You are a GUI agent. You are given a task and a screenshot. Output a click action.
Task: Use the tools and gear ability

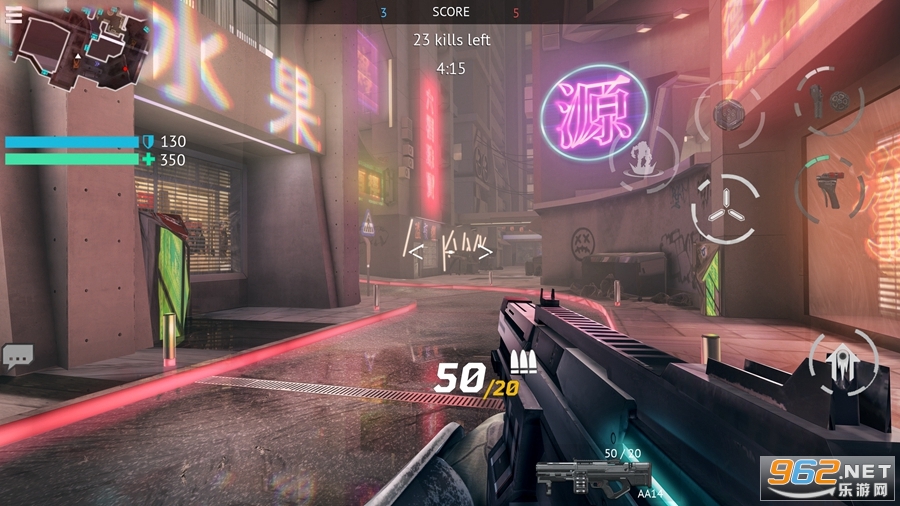[830, 100]
